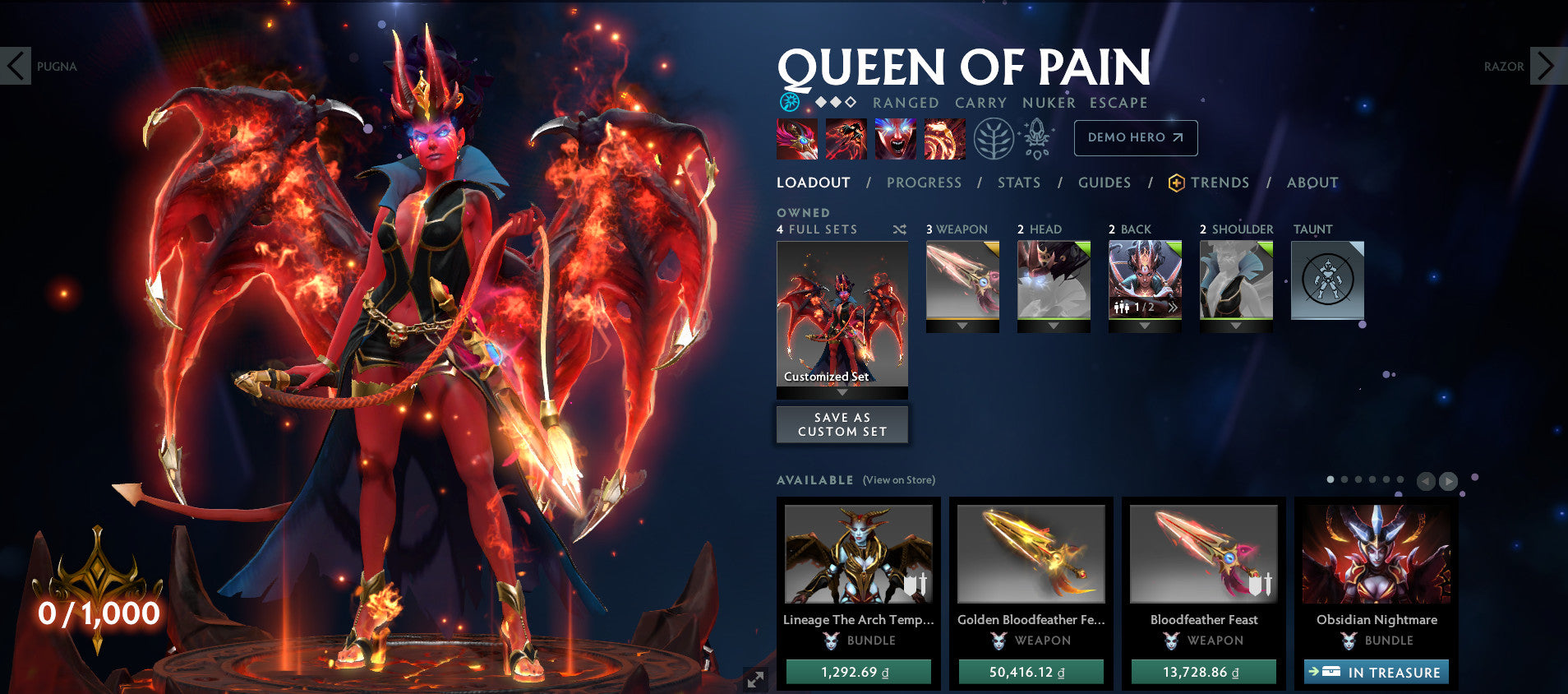Click the empty Taunt slot placeholder
1568x694 pixels.
point(1326,280)
